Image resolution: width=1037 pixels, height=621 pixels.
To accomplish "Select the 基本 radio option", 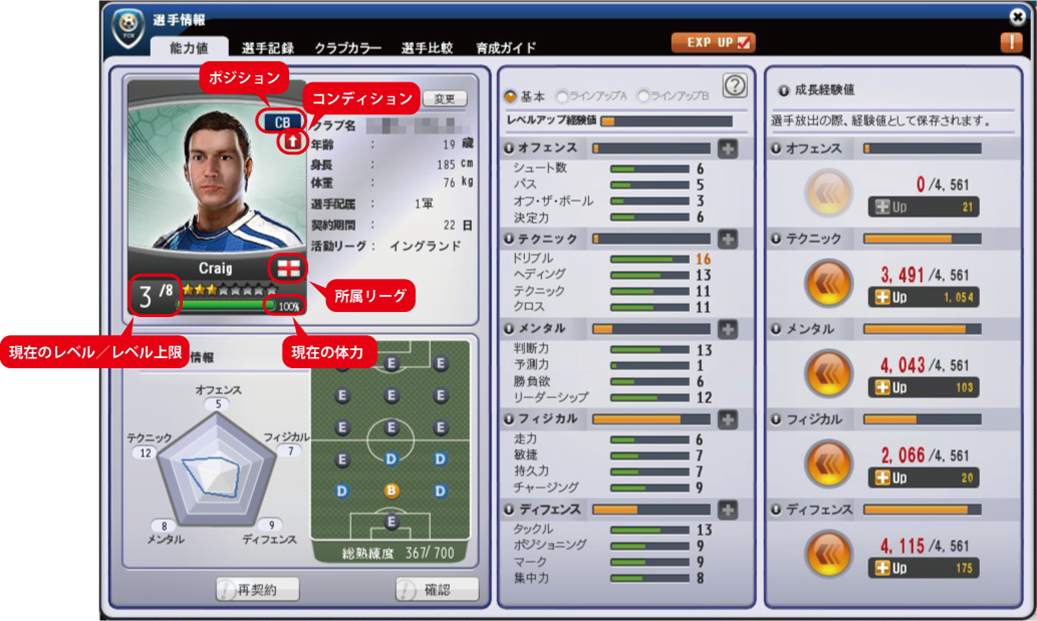I will point(511,97).
